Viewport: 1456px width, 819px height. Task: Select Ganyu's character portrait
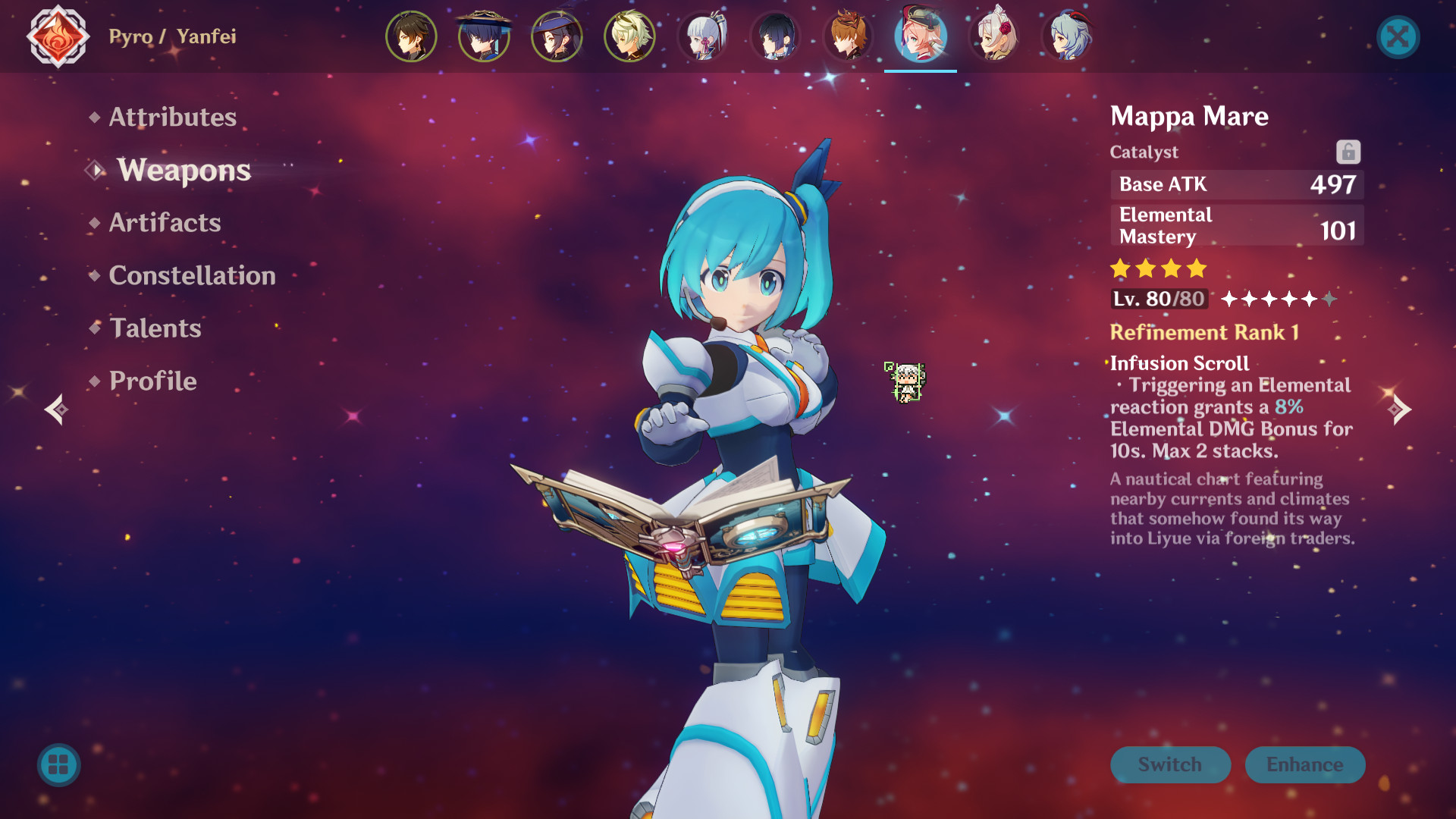click(1066, 36)
